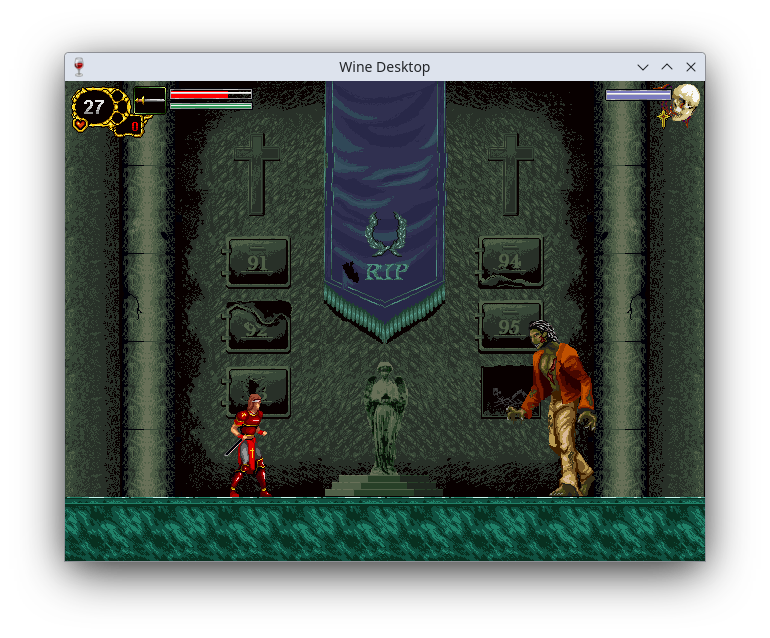Screen dimensions: 770x638
Task: Click the heart ammo icon
Action: tap(80, 125)
